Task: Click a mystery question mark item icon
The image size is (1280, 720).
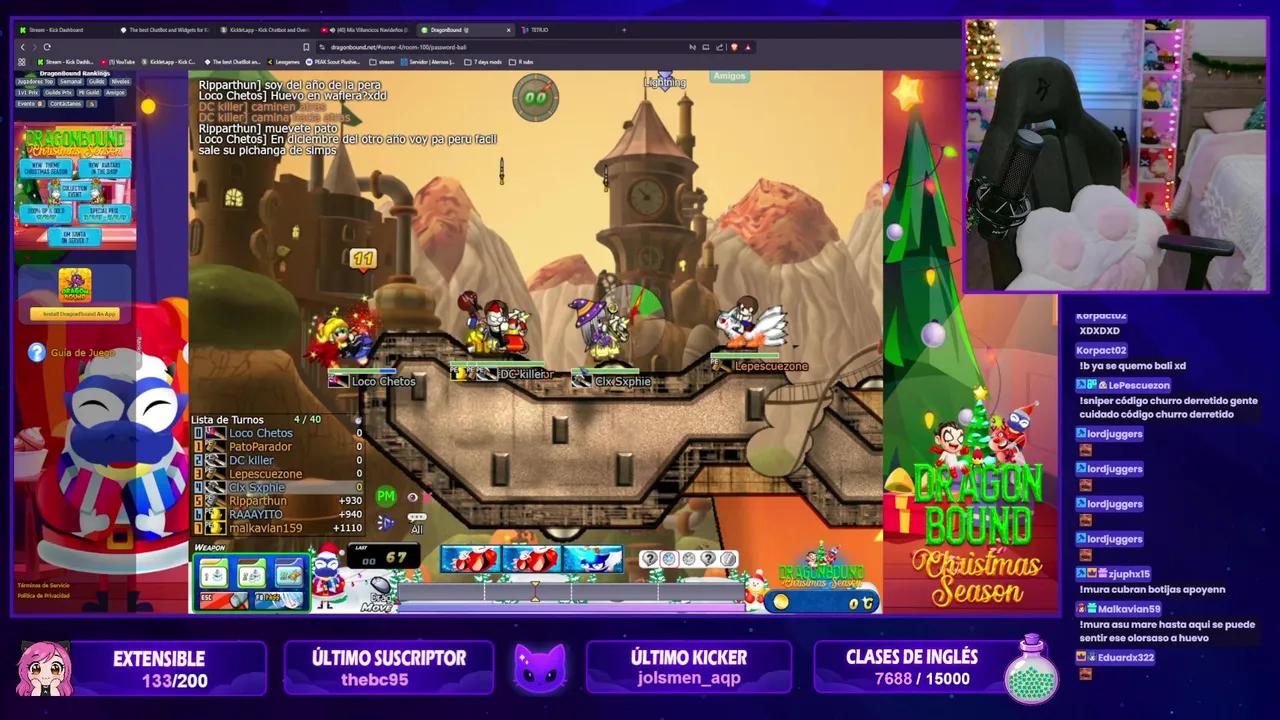Action: [650, 560]
